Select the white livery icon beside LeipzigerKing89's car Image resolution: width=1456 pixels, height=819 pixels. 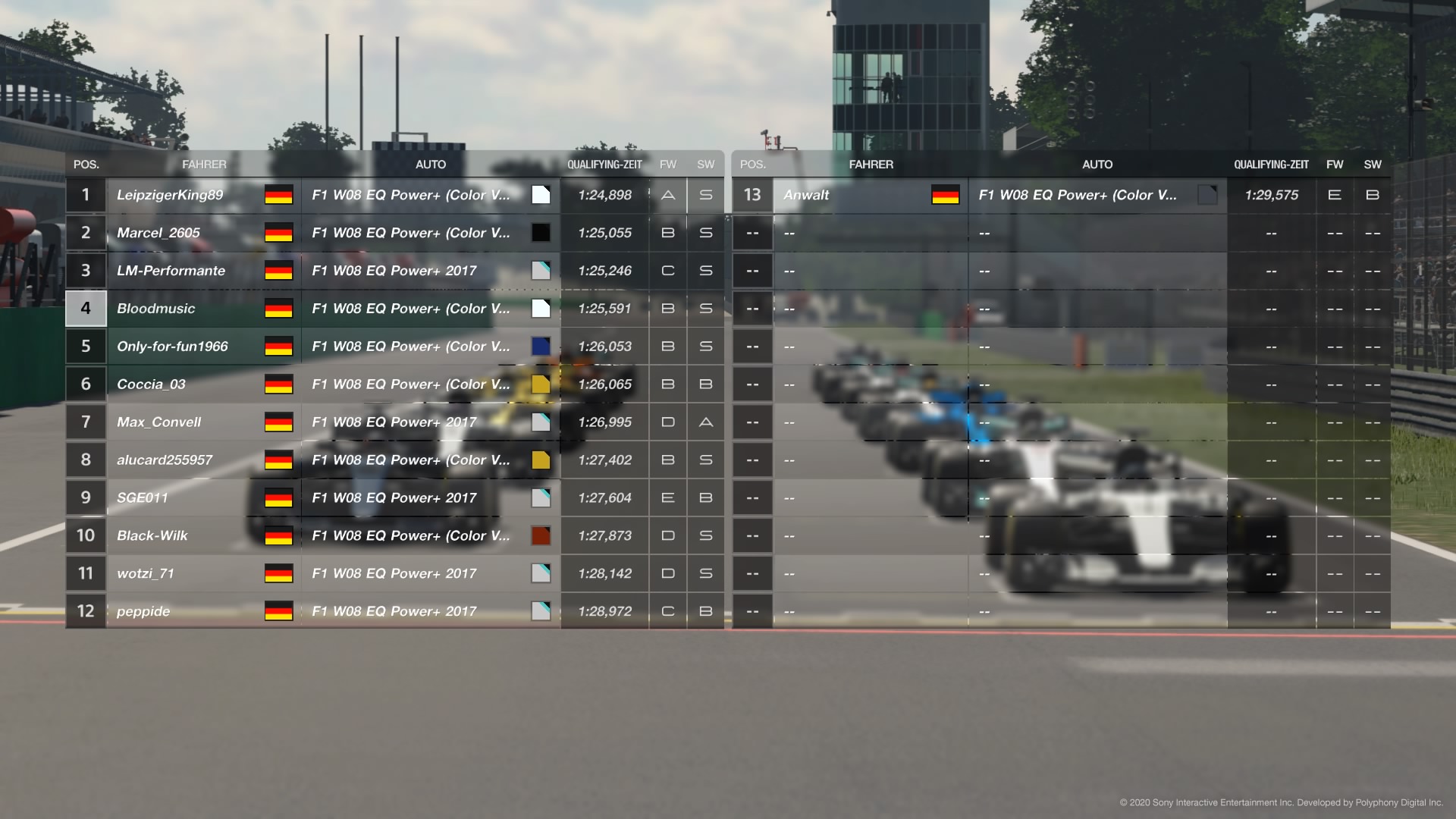click(541, 195)
